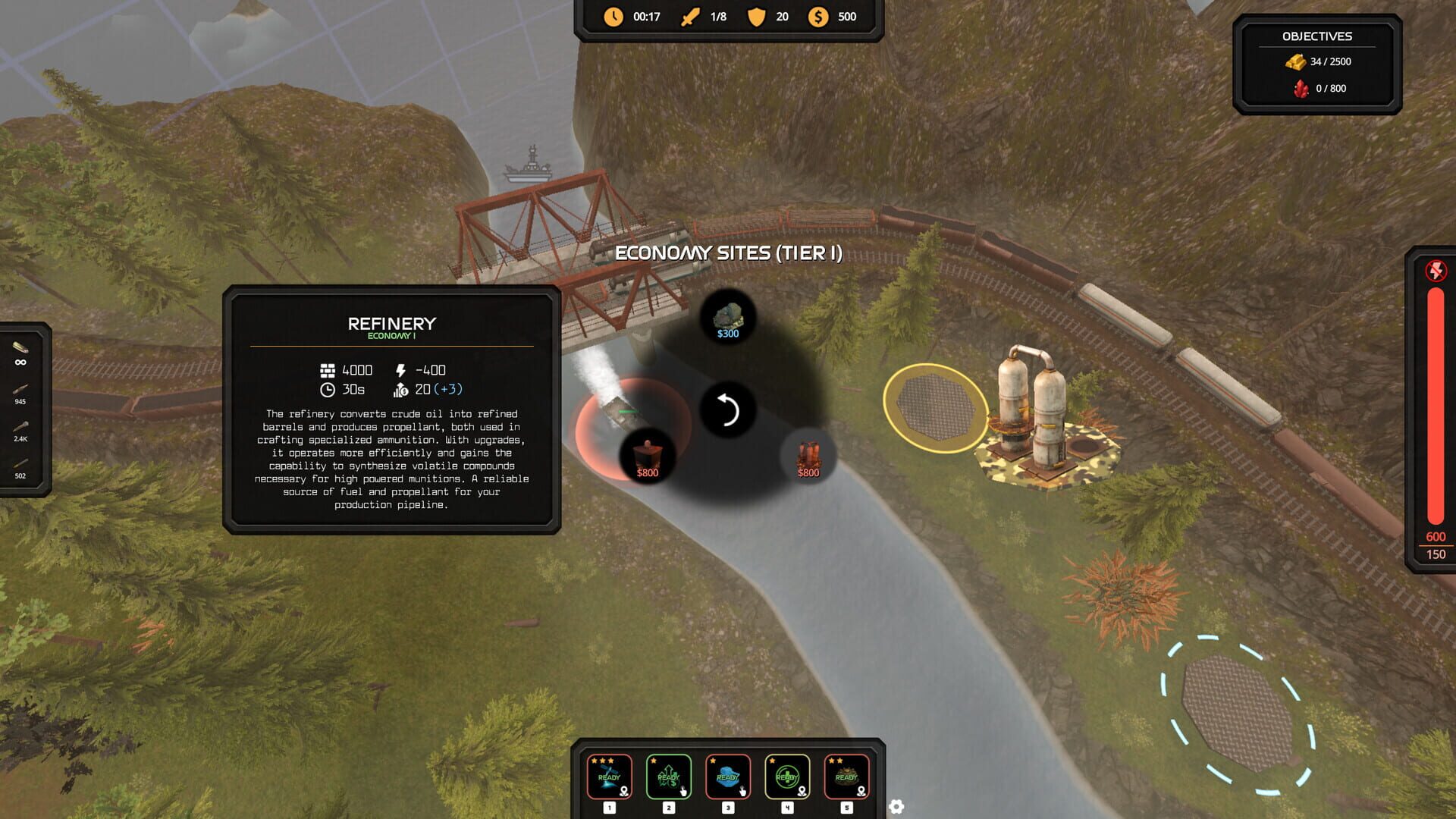Deploy the bunker ability in slot 5
1456x819 pixels.
tap(846, 777)
